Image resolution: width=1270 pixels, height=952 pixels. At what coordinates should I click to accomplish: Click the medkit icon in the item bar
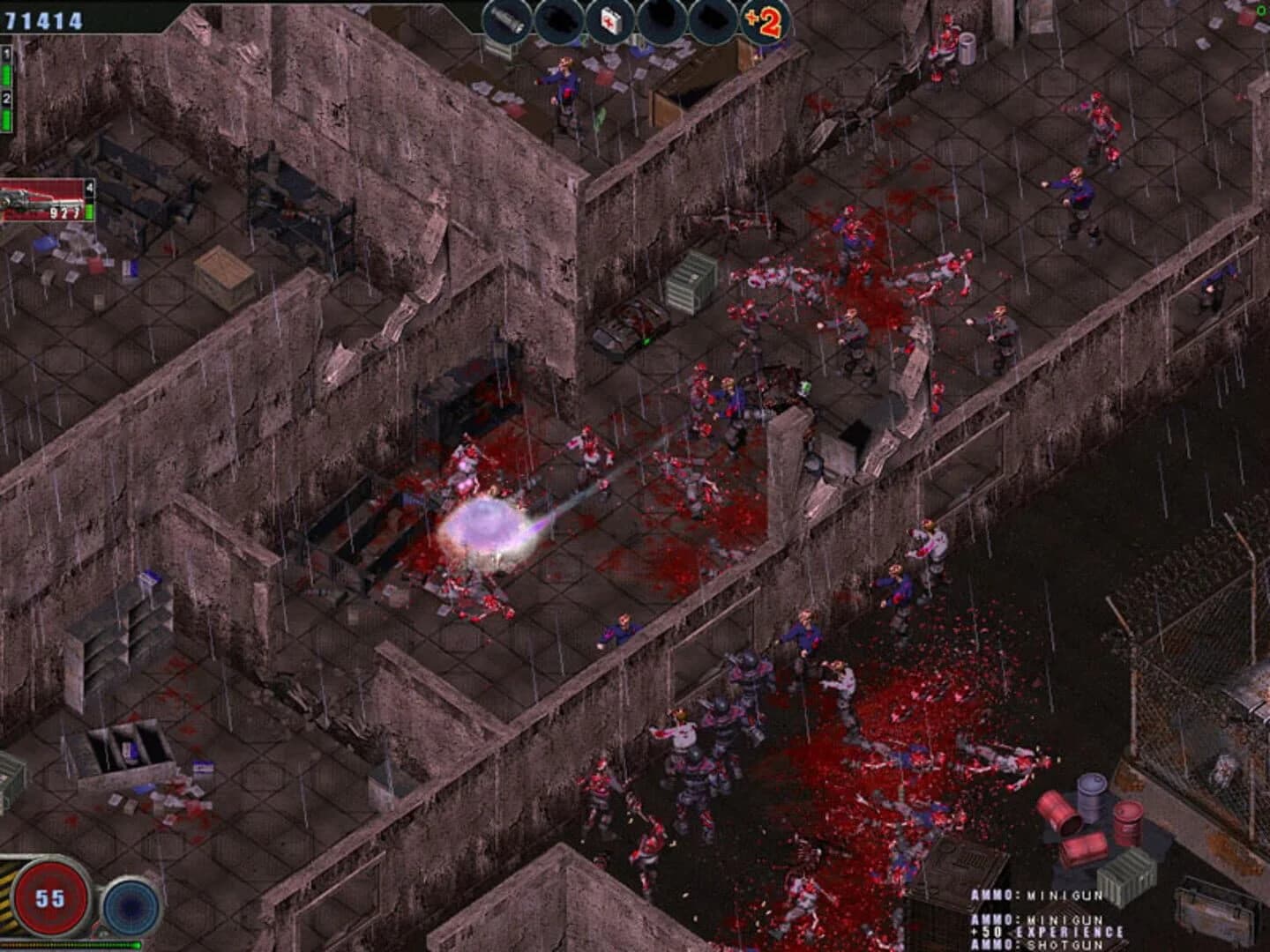[609, 19]
